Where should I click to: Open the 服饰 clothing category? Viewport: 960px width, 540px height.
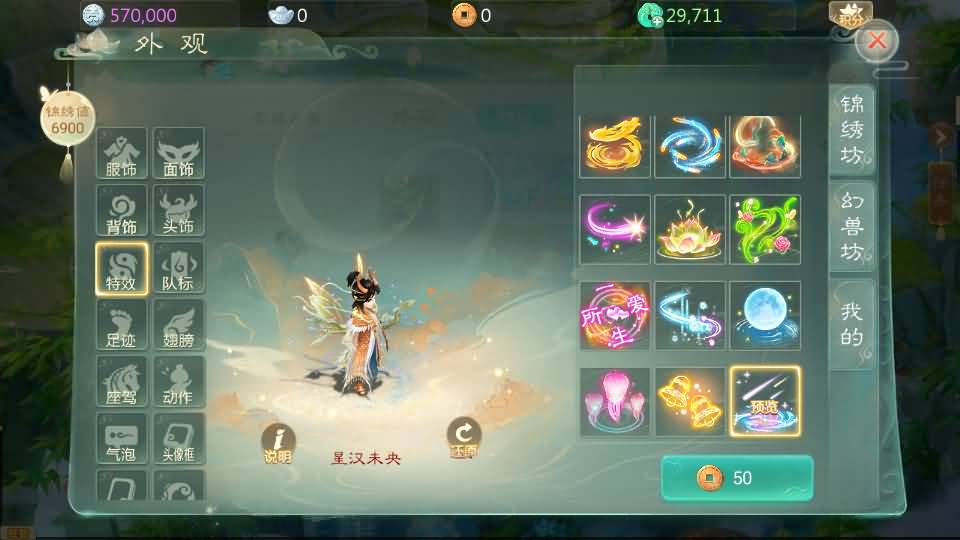click(121, 153)
